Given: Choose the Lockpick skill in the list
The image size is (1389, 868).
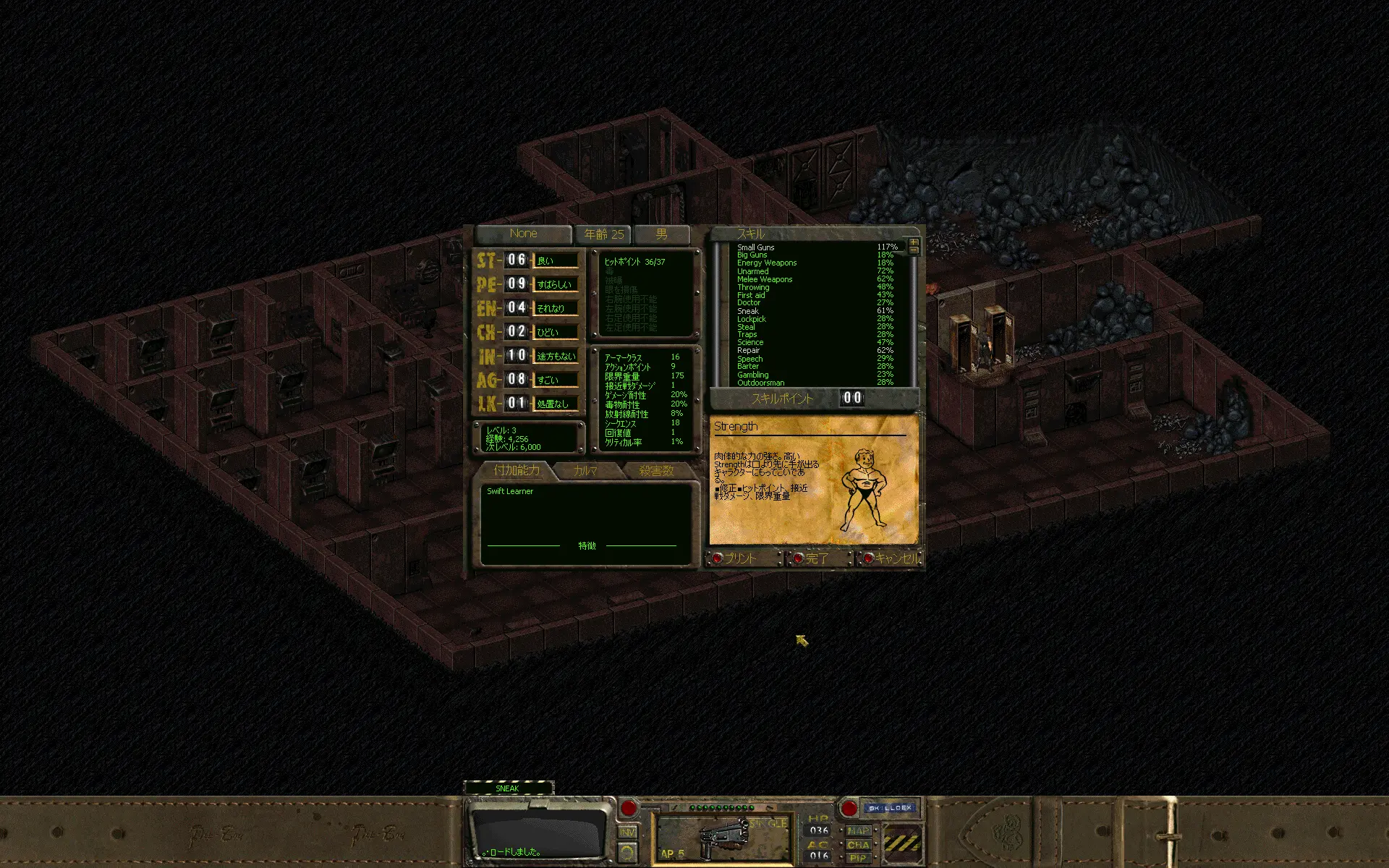Looking at the screenshot, I should coord(751,319).
